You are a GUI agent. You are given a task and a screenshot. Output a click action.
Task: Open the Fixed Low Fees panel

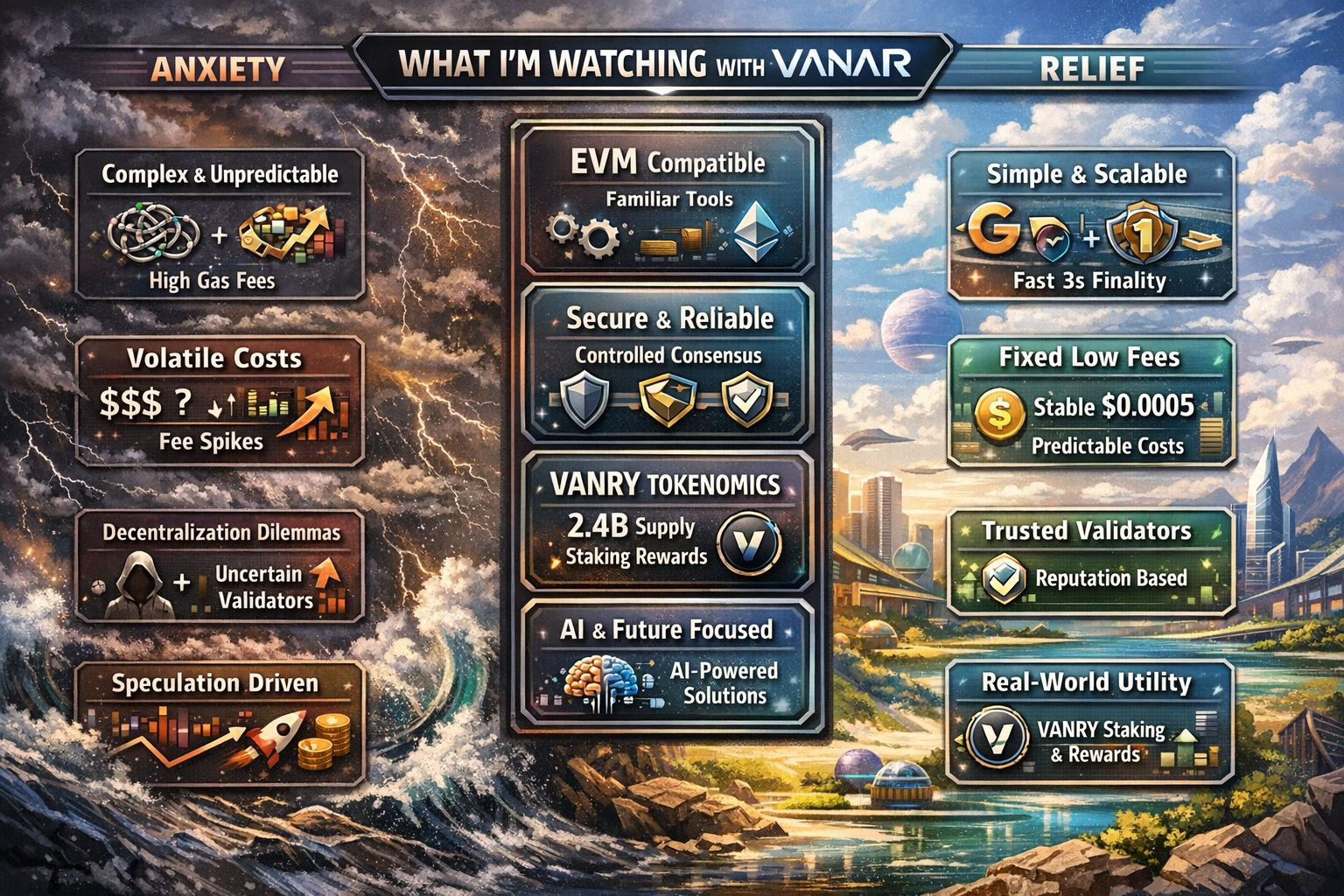[x=1090, y=402]
